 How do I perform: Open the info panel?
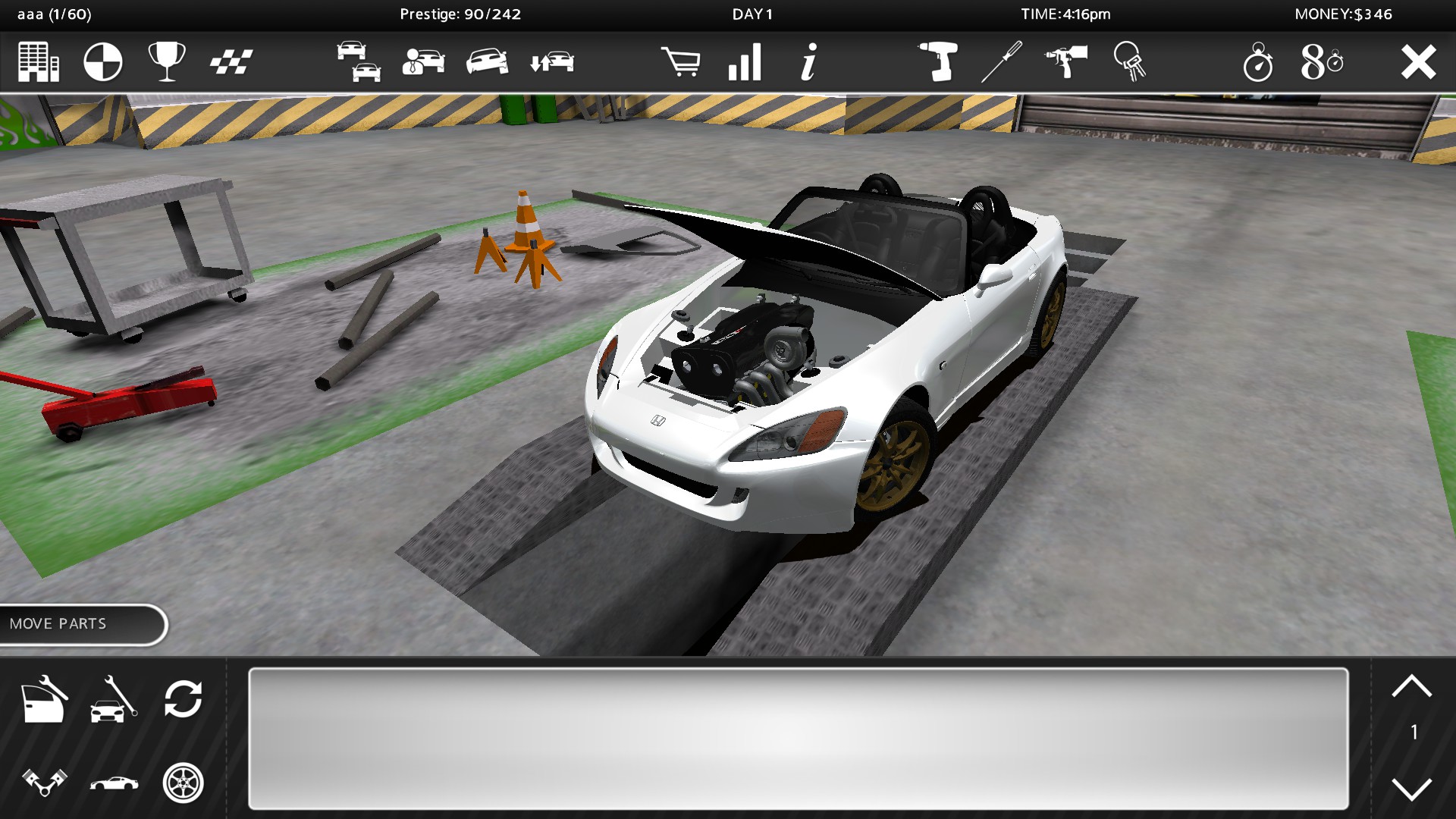808,62
